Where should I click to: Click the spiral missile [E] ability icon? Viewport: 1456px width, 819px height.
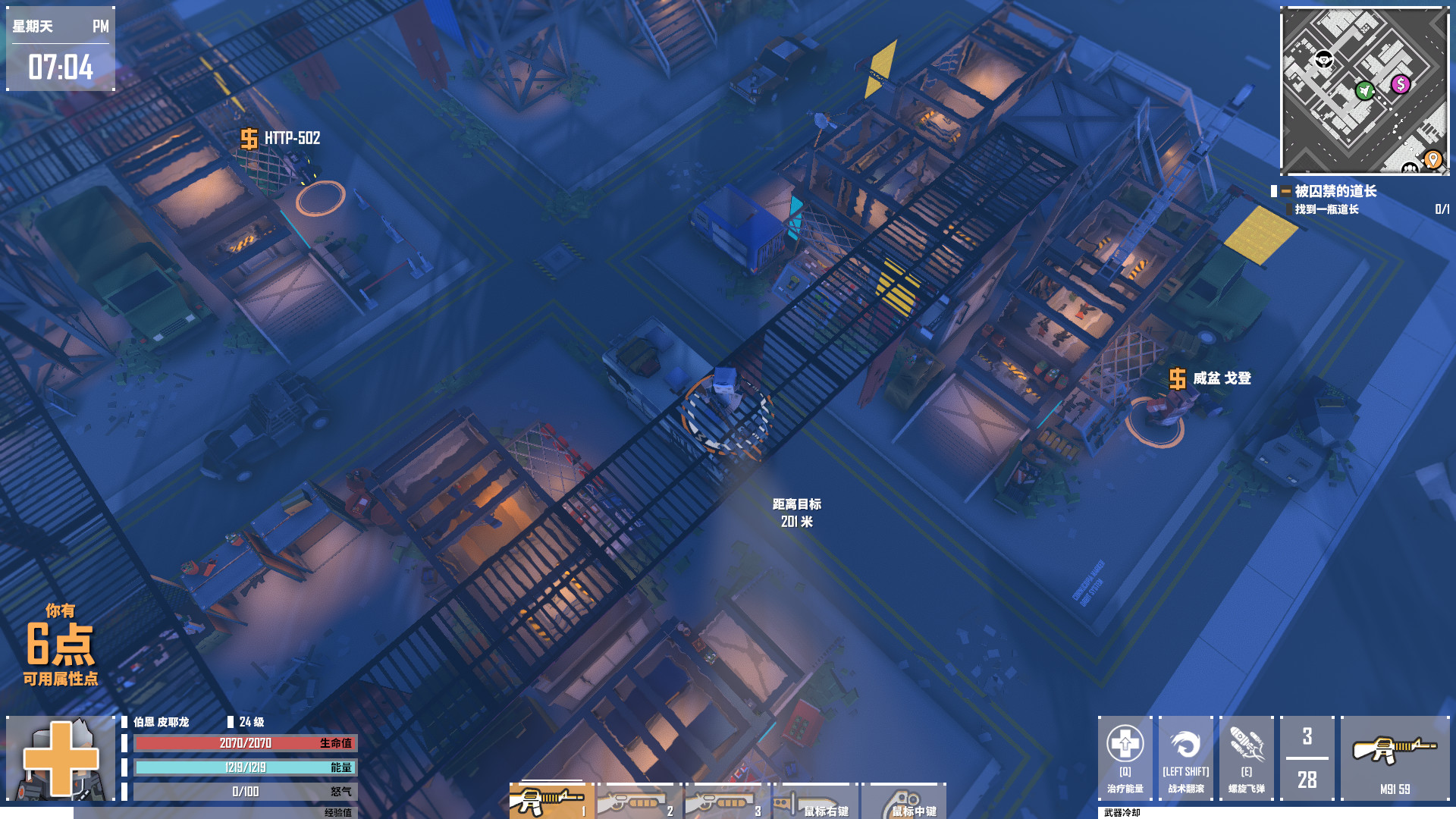click(1246, 757)
